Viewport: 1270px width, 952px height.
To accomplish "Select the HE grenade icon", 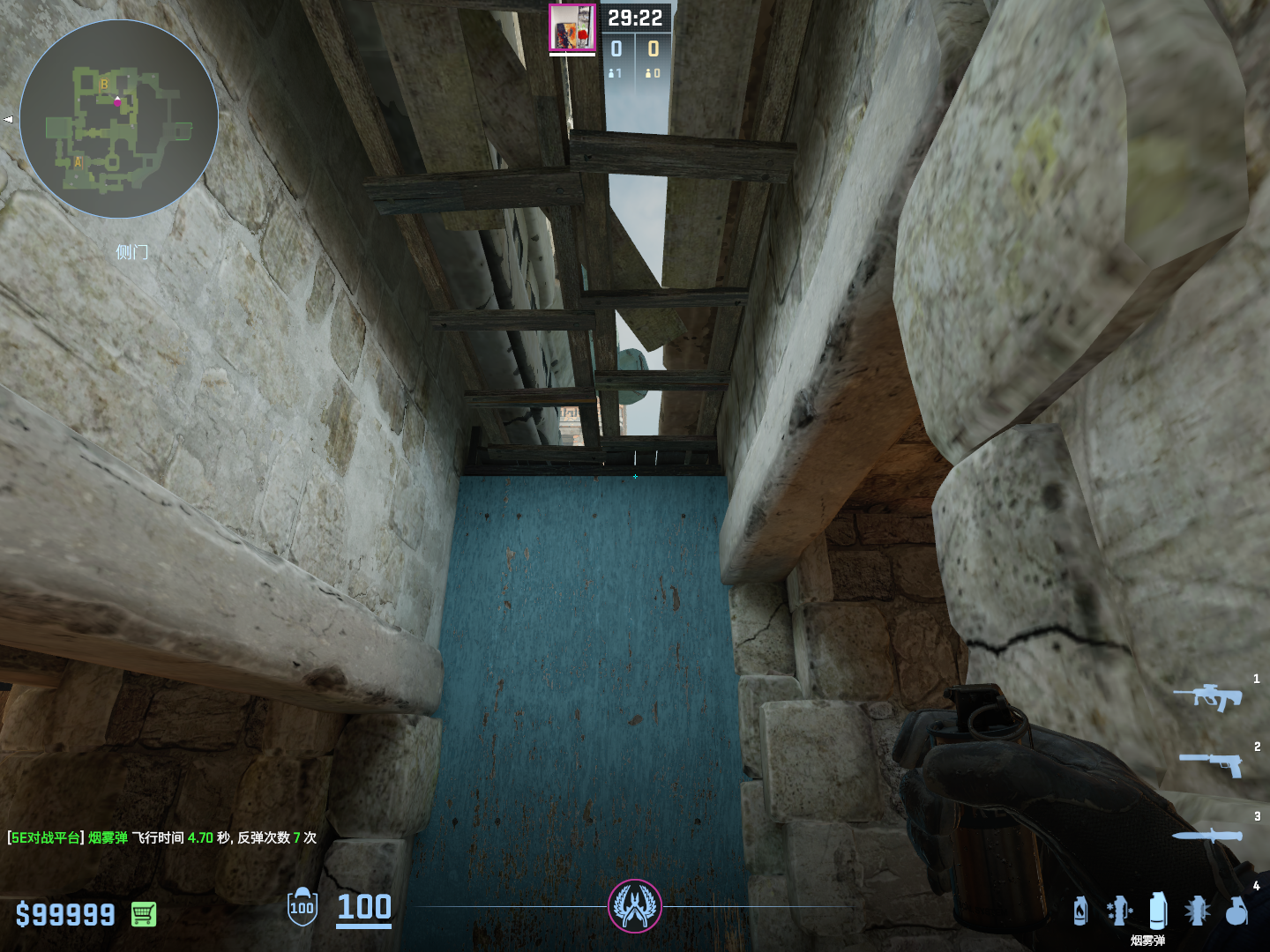I will [1236, 911].
